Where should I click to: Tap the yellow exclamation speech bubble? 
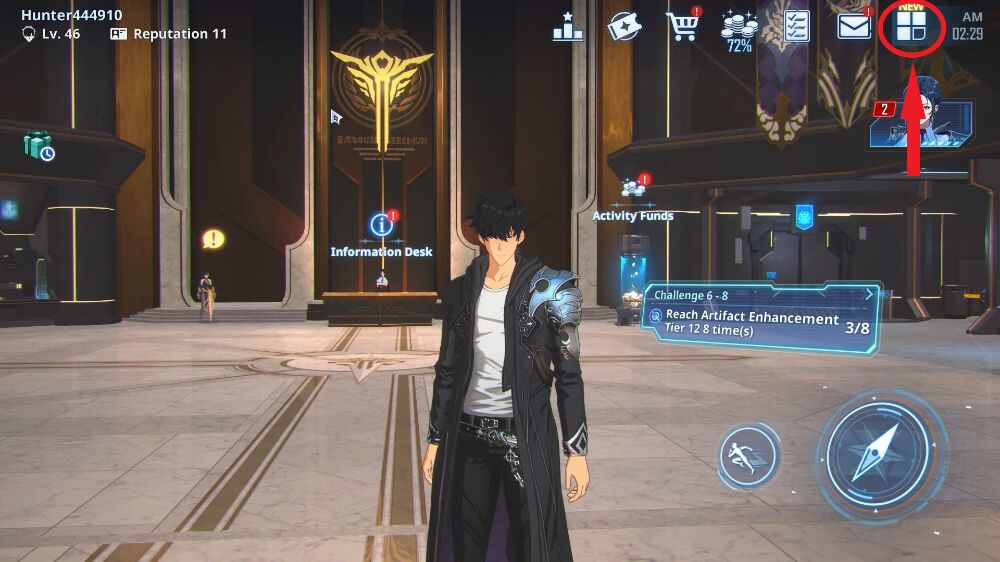212,239
